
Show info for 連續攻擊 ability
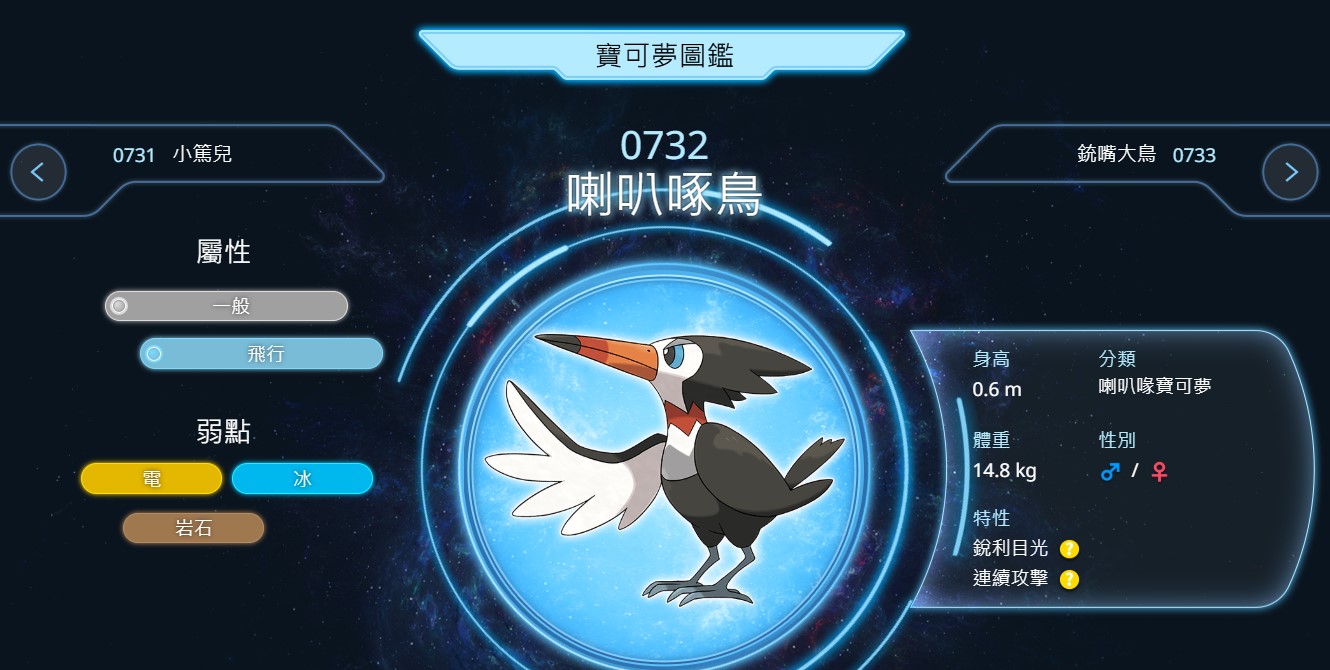[x=1069, y=579]
